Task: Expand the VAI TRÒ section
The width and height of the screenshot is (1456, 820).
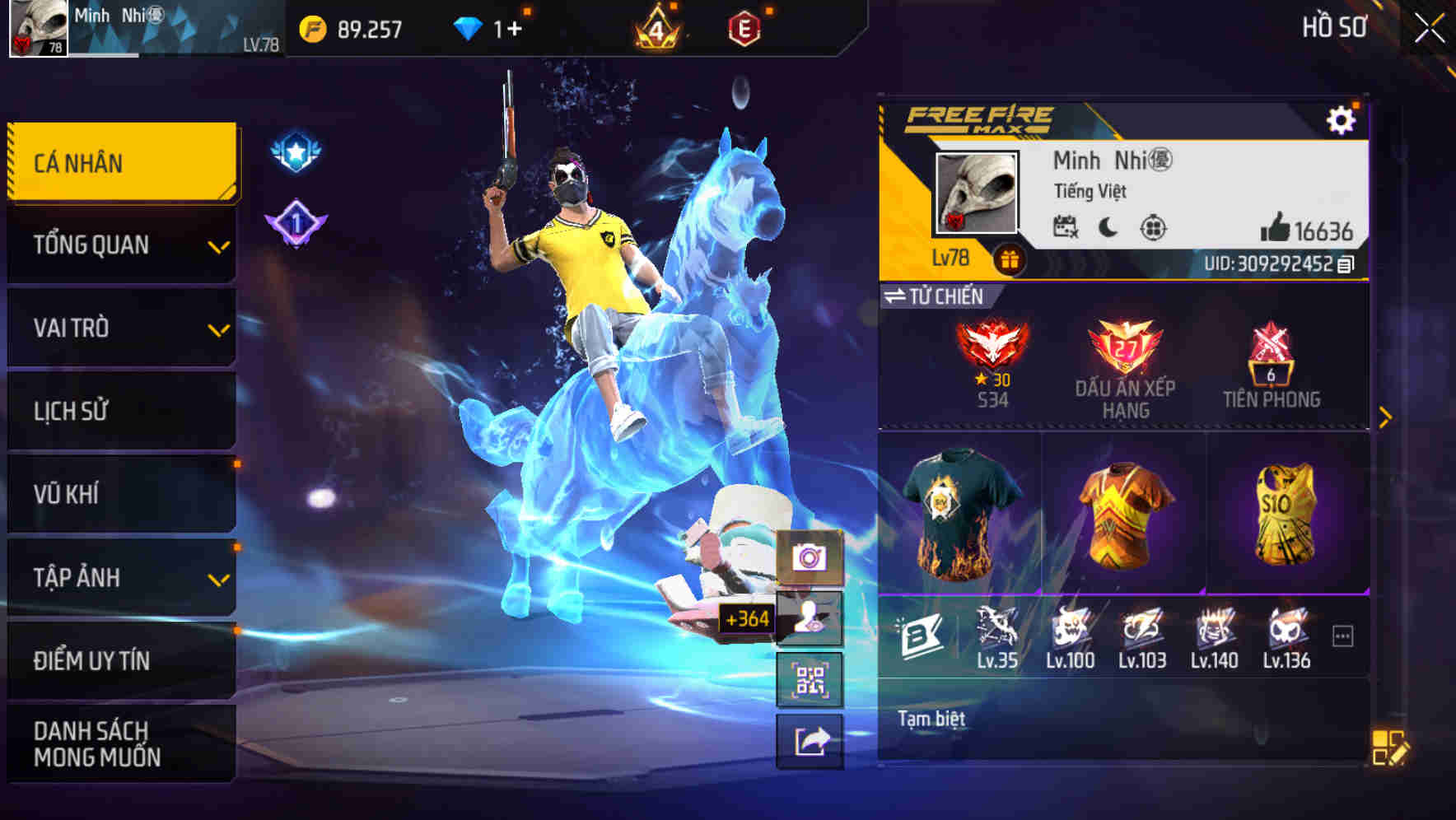Action: pos(120,328)
